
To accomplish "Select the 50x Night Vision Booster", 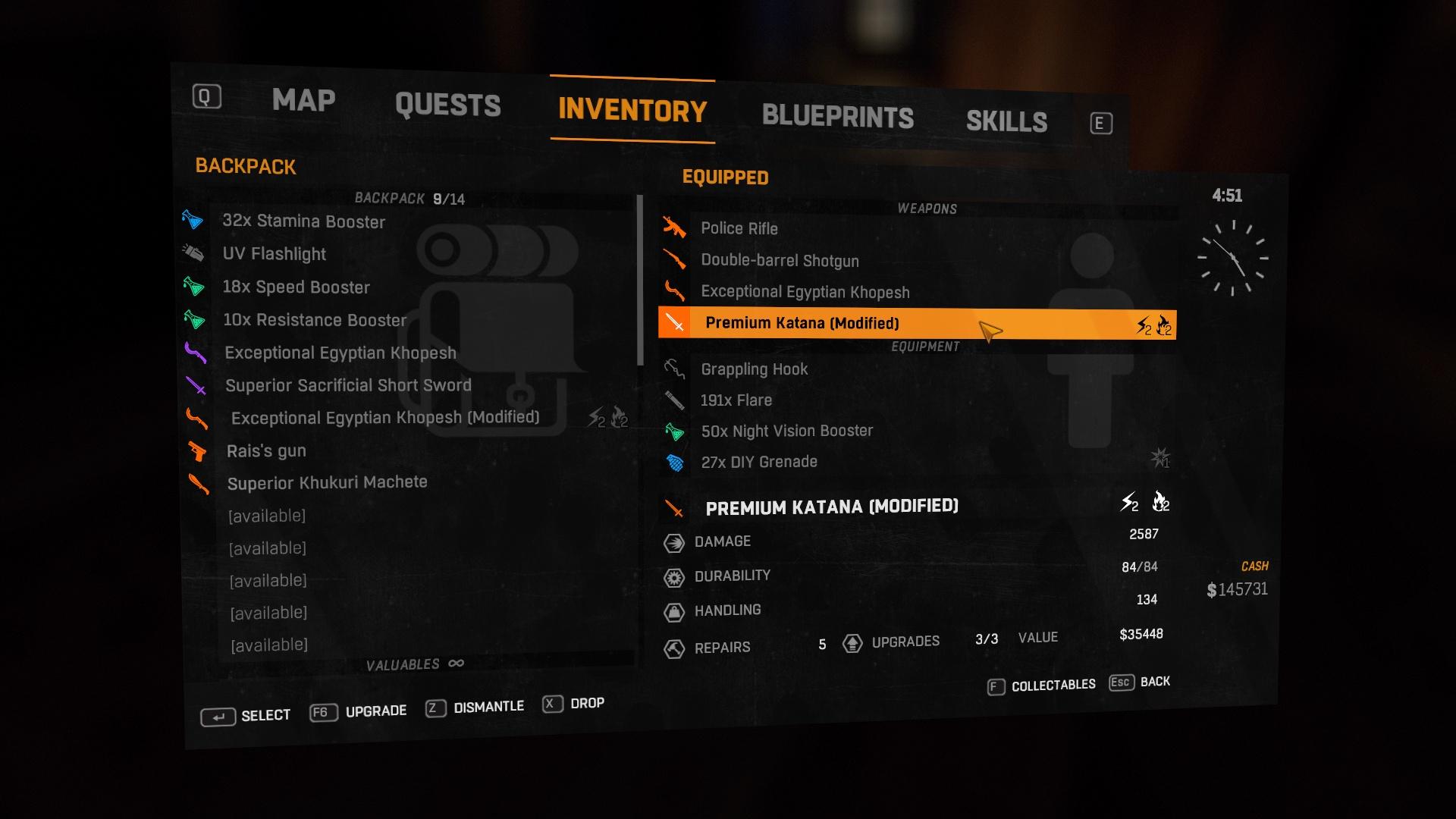I will pyautogui.click(x=786, y=431).
